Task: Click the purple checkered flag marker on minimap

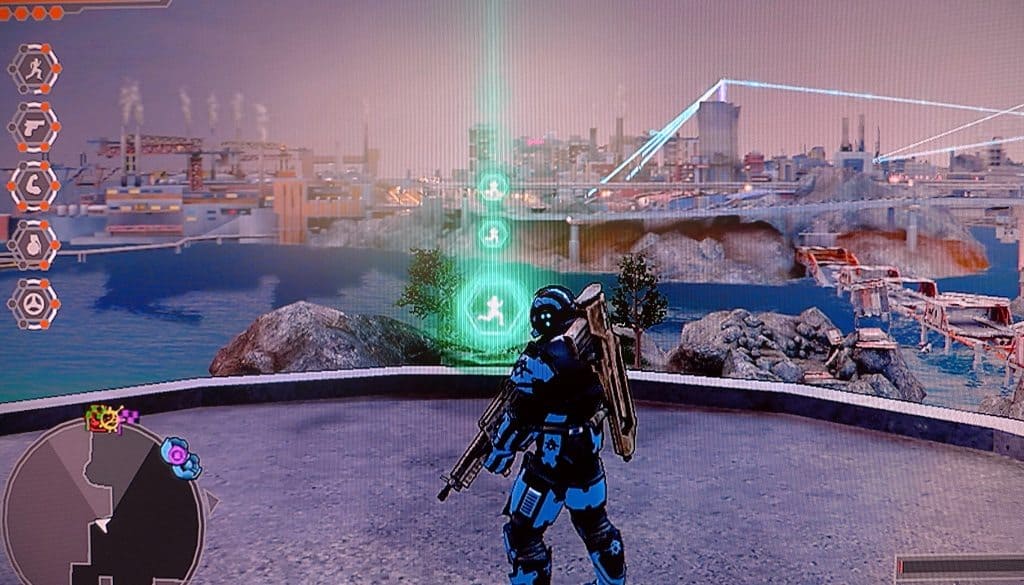Action: (x=129, y=415)
